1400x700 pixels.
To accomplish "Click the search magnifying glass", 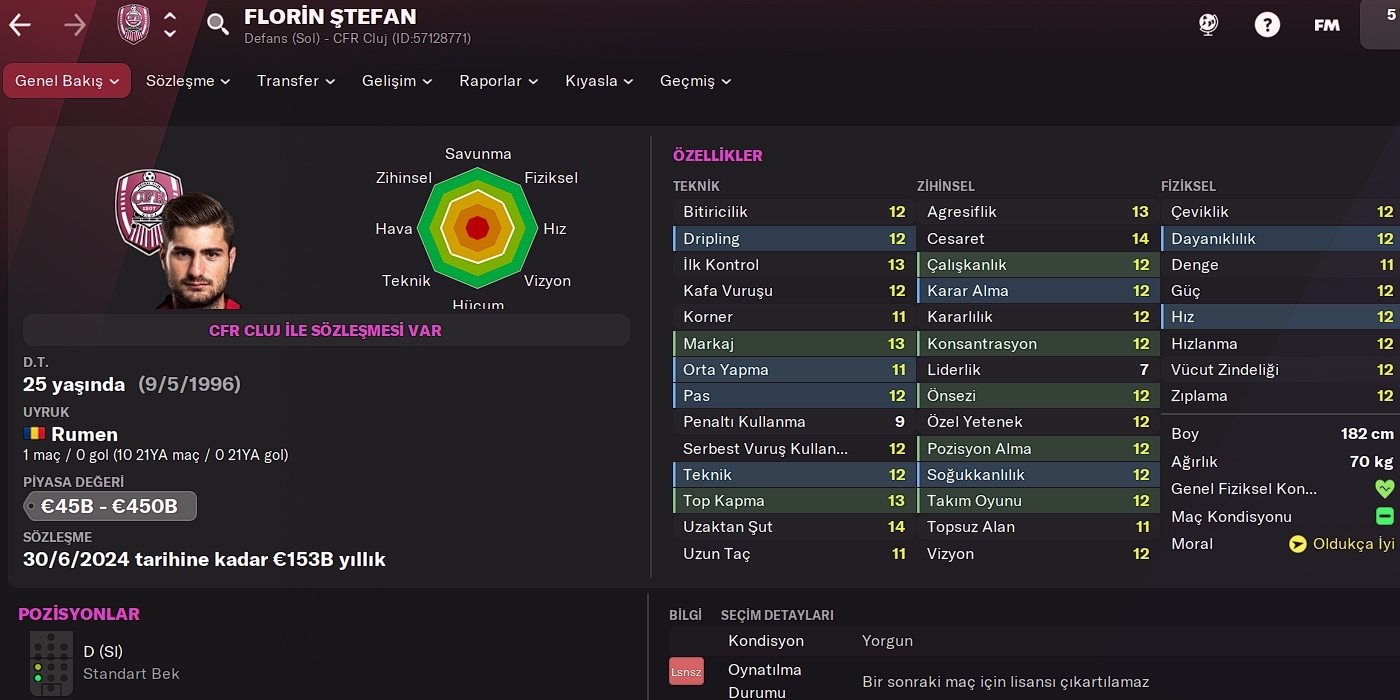I will pos(218,24).
